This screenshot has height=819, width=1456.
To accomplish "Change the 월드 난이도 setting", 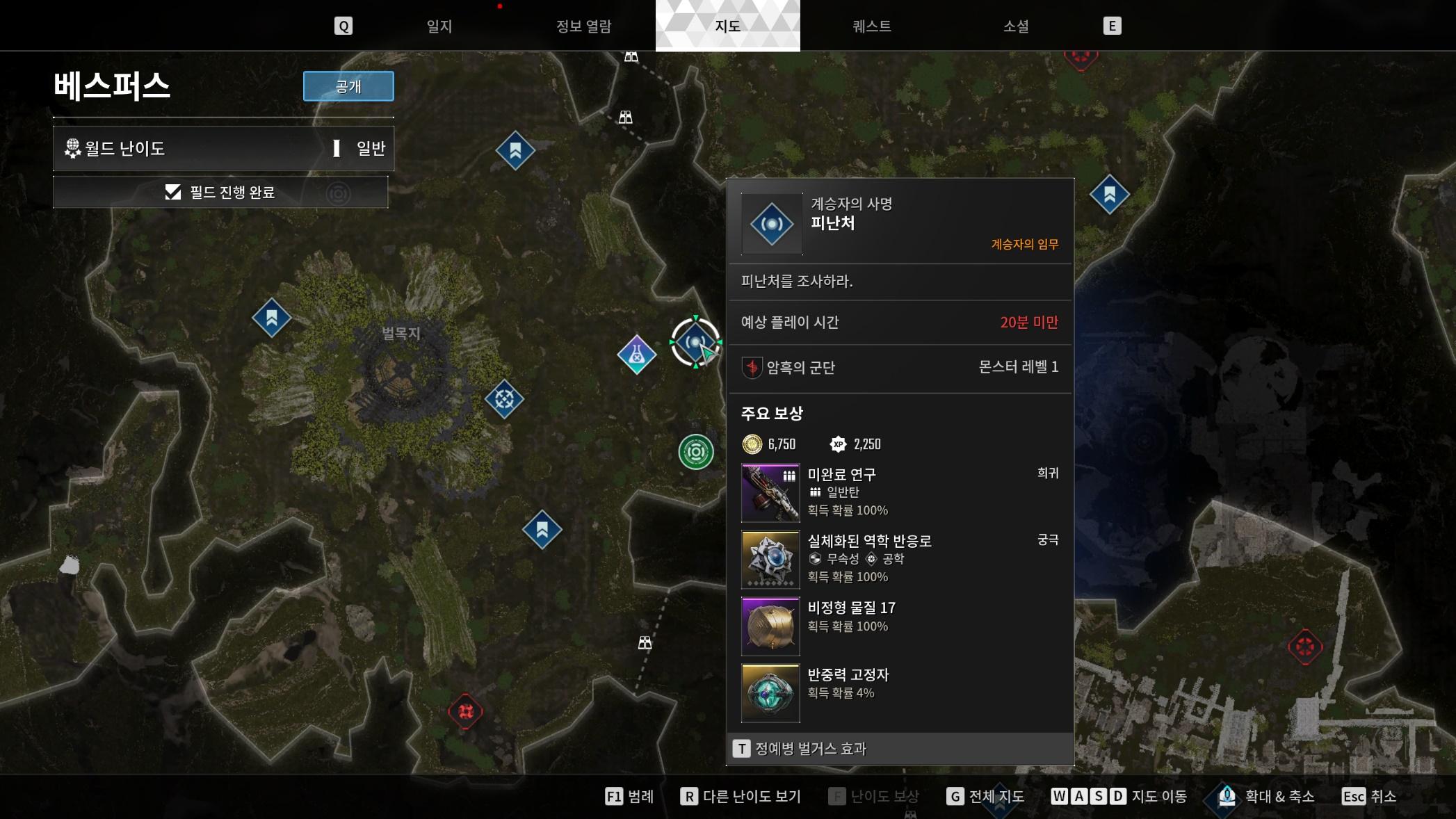I will [x=223, y=148].
